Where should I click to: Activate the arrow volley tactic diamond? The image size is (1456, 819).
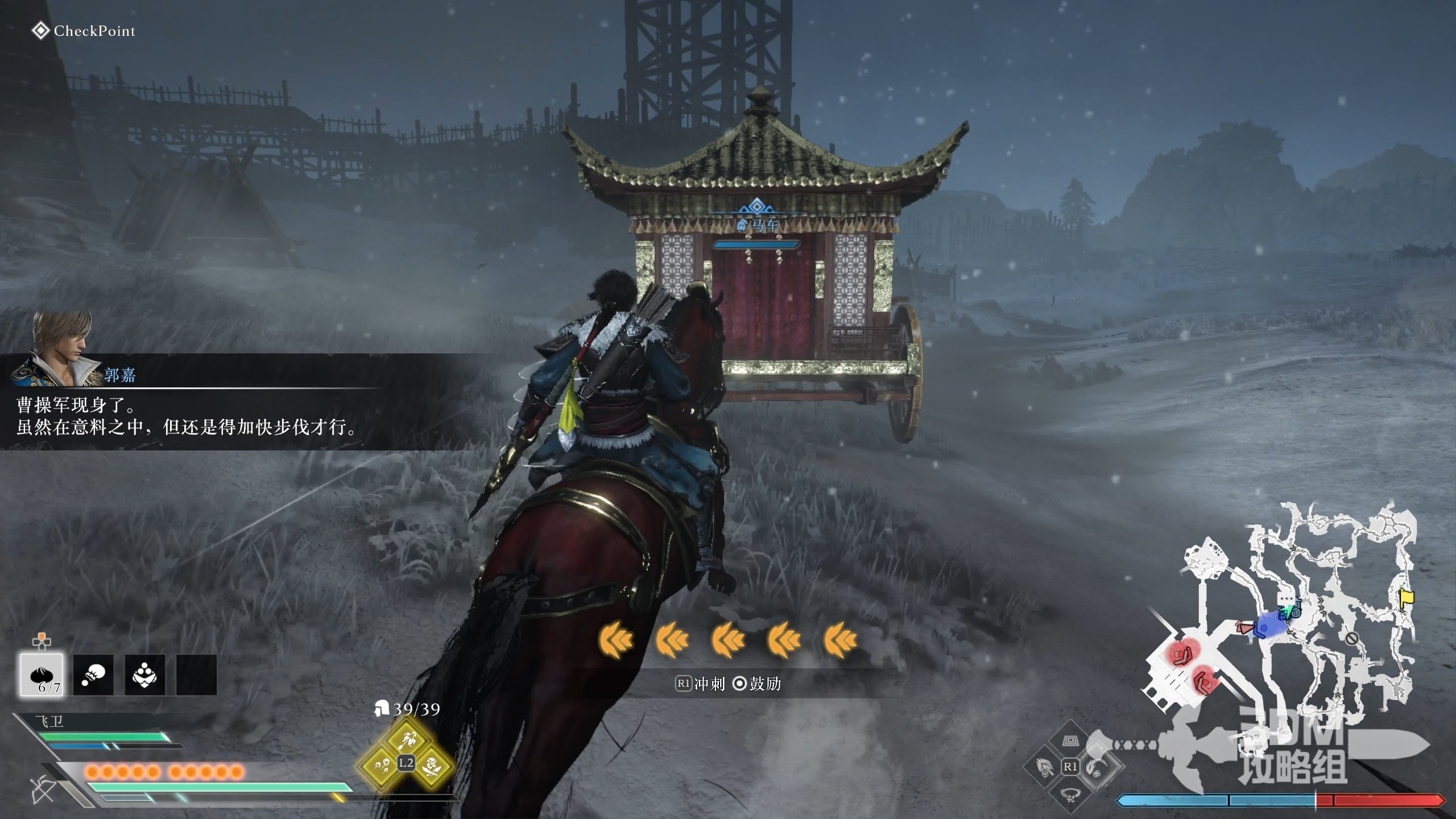[407, 740]
